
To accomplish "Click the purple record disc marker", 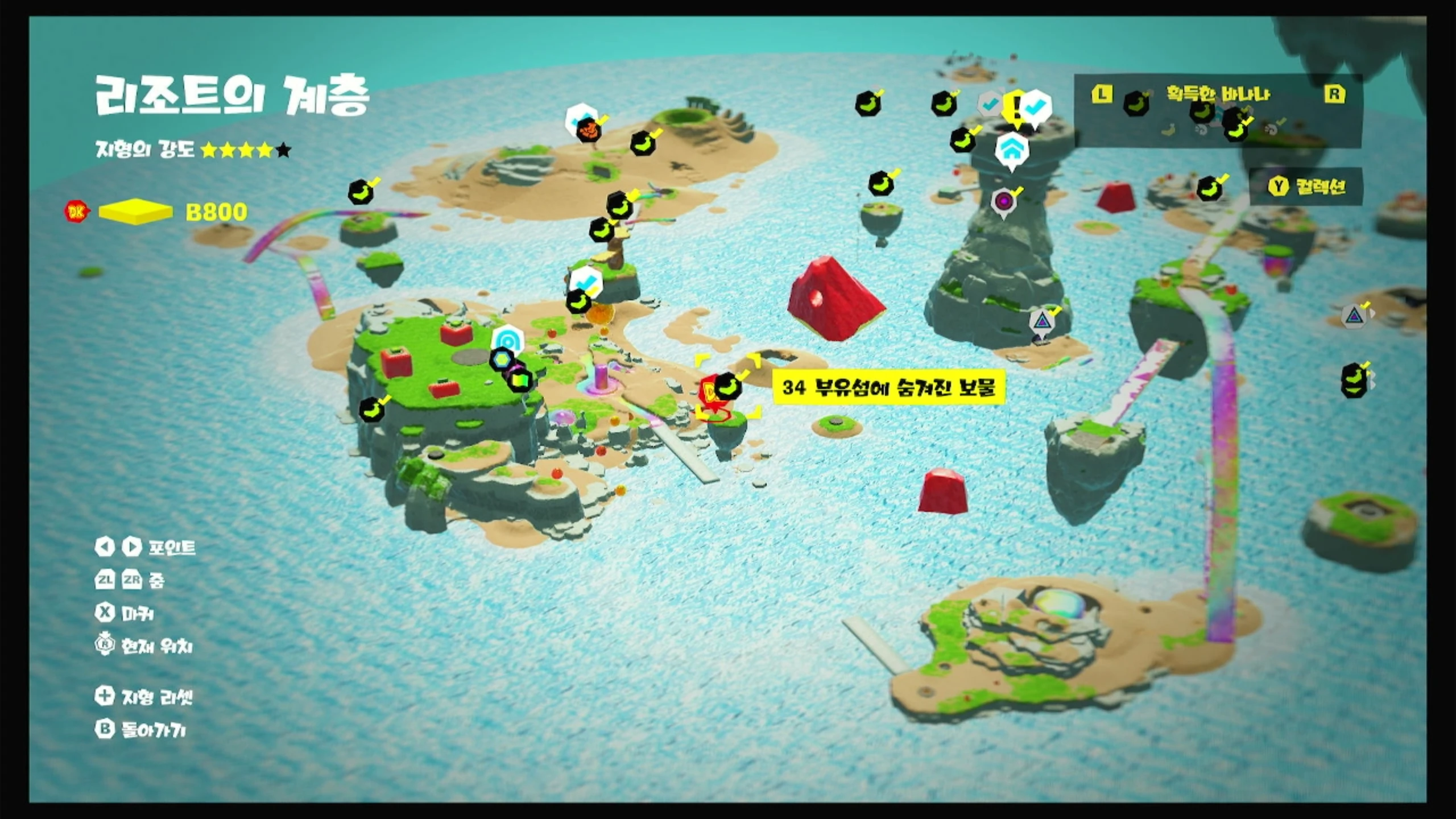I will click(1003, 201).
